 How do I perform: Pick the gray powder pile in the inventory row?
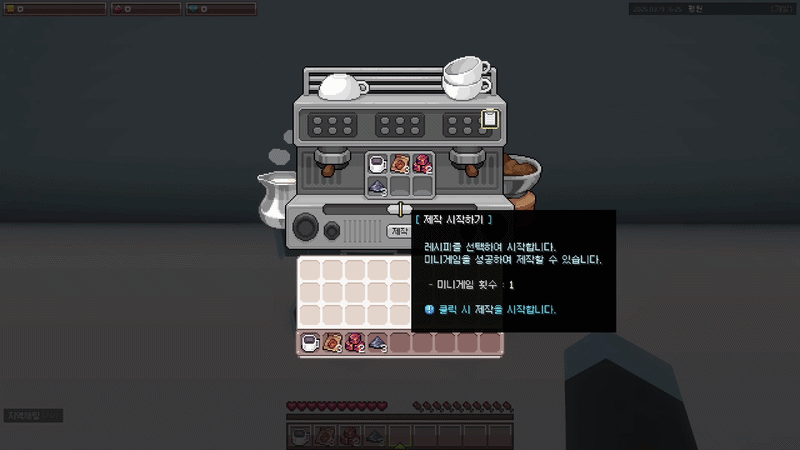(x=377, y=343)
